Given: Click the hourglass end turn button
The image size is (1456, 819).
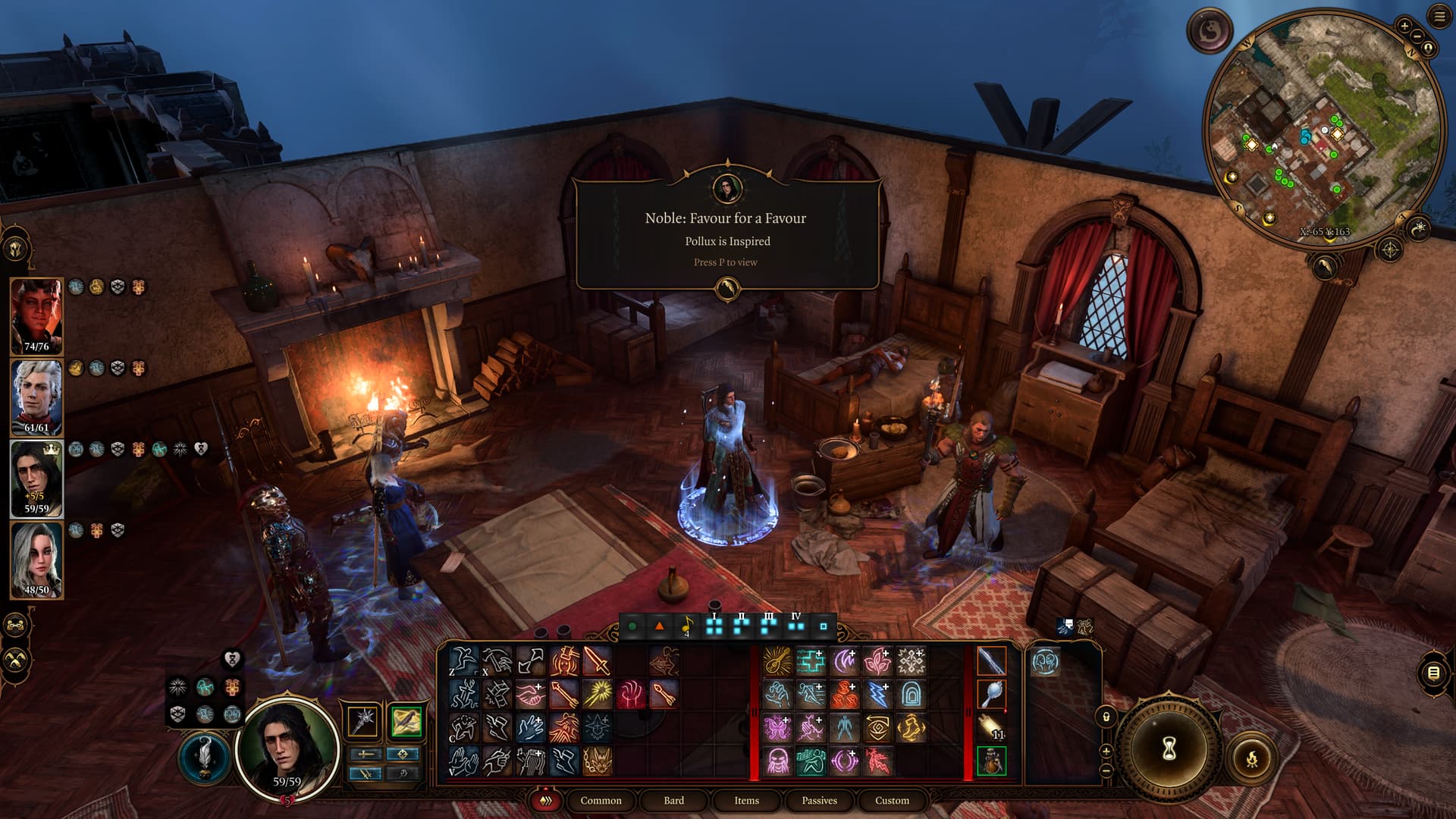Looking at the screenshot, I should [x=1169, y=748].
